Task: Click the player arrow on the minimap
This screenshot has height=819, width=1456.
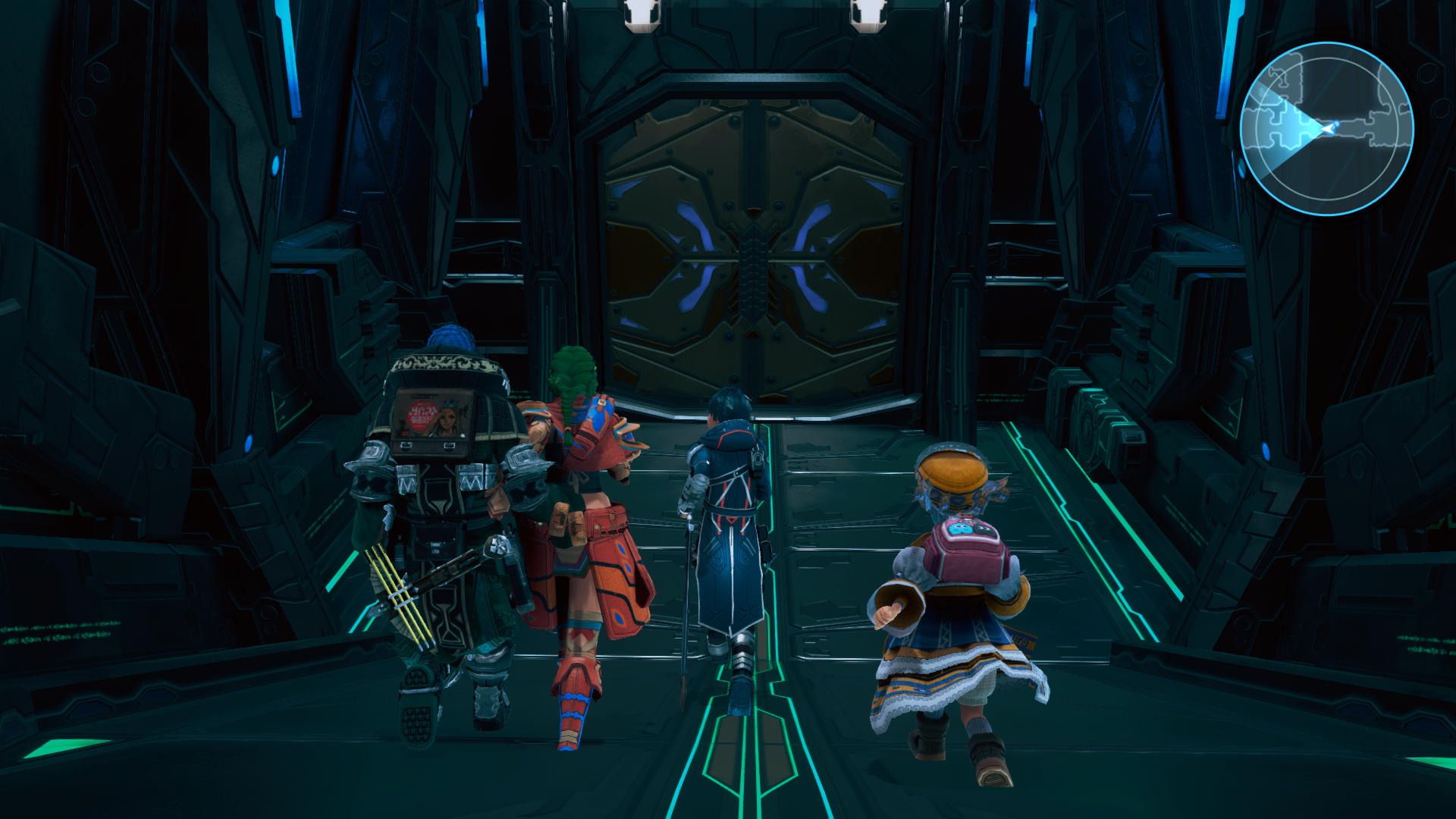Action: click(1329, 129)
